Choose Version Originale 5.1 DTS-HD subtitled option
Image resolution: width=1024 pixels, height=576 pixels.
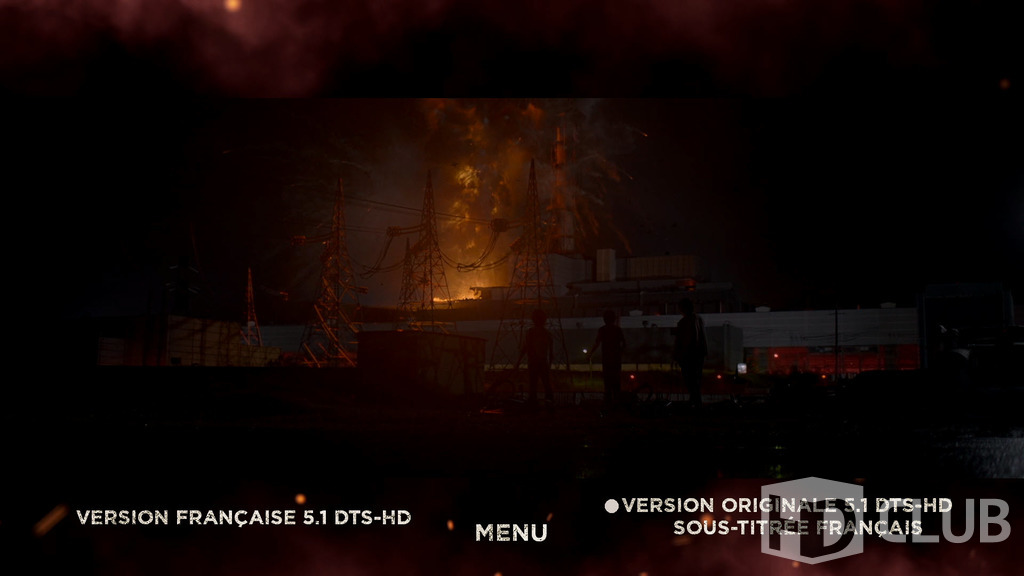click(786, 515)
